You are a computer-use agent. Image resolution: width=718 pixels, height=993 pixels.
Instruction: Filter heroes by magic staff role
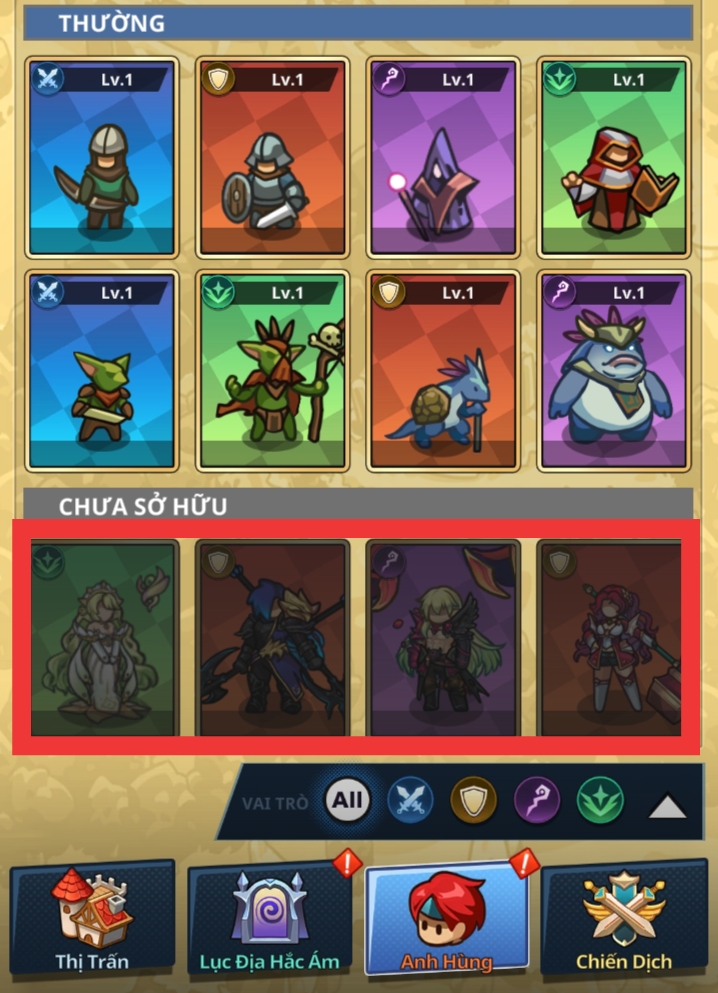click(x=537, y=800)
